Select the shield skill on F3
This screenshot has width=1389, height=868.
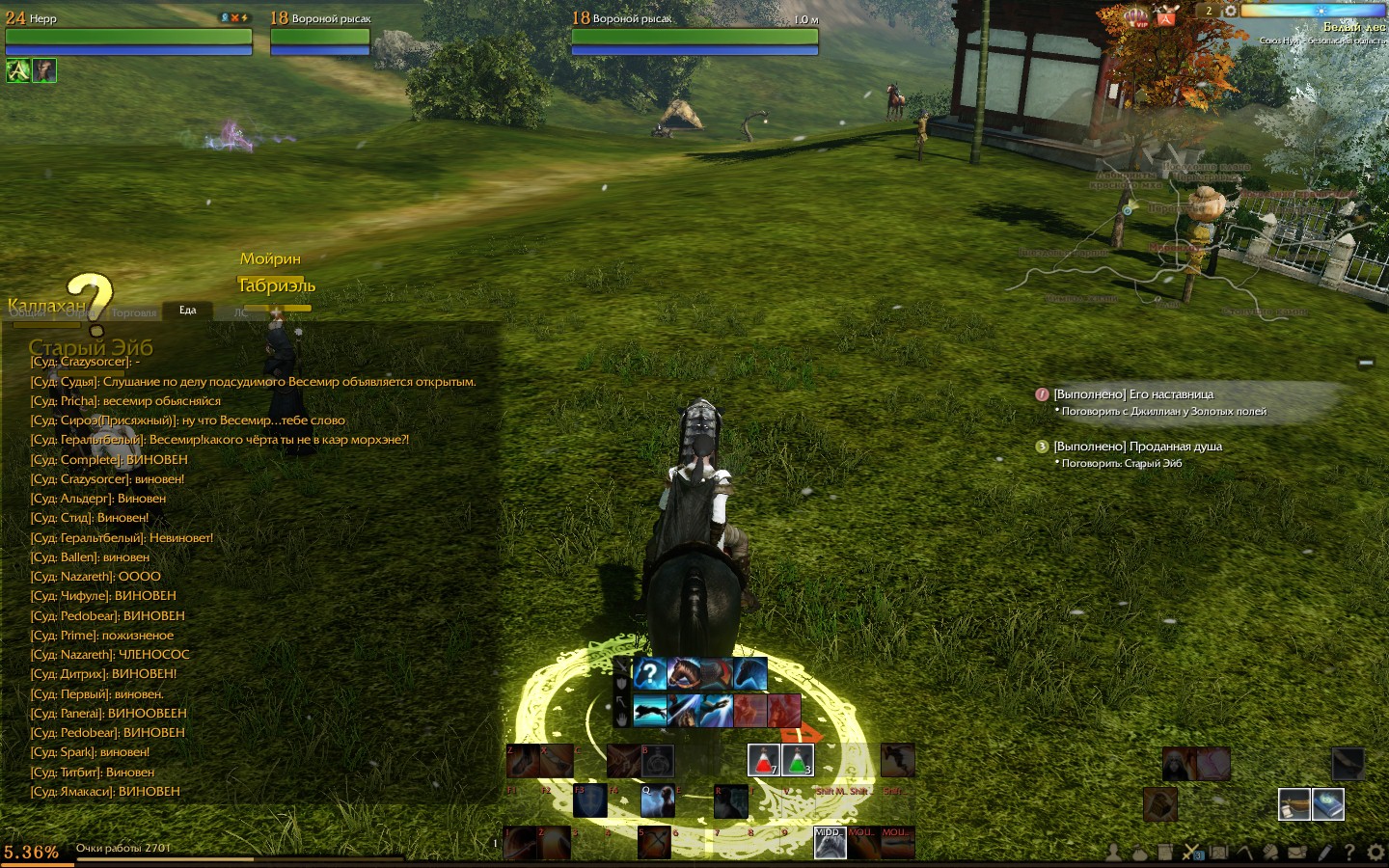[590, 800]
